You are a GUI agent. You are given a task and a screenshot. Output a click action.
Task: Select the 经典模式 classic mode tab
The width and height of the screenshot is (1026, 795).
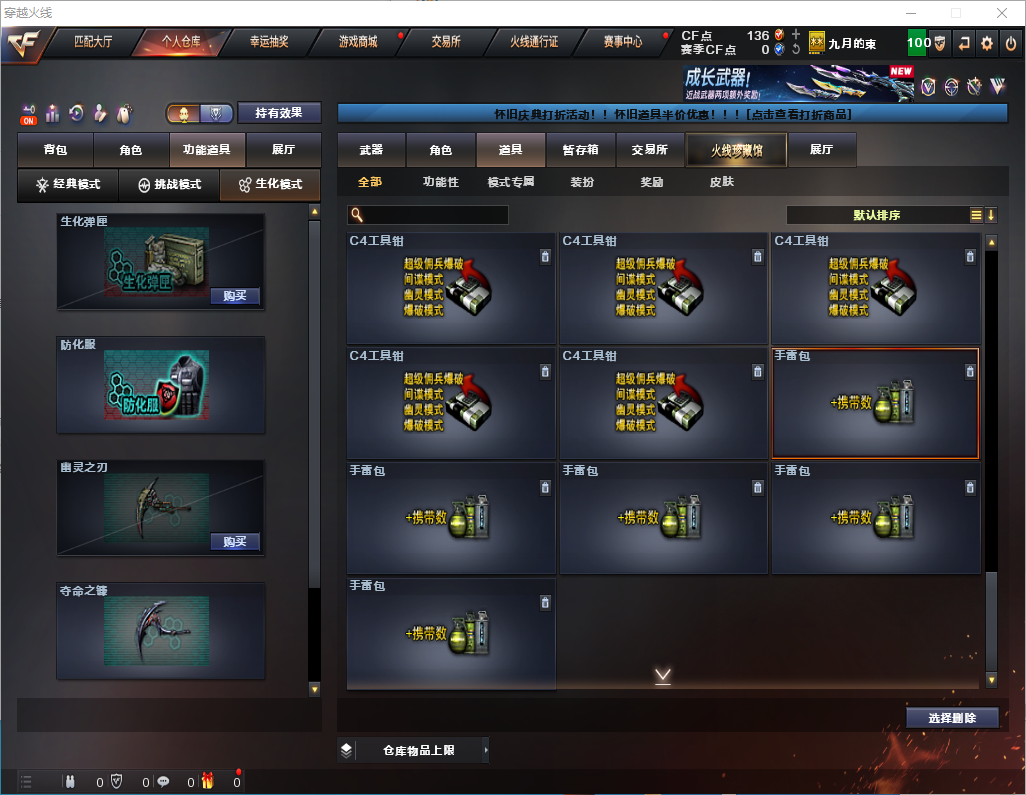tap(68, 185)
